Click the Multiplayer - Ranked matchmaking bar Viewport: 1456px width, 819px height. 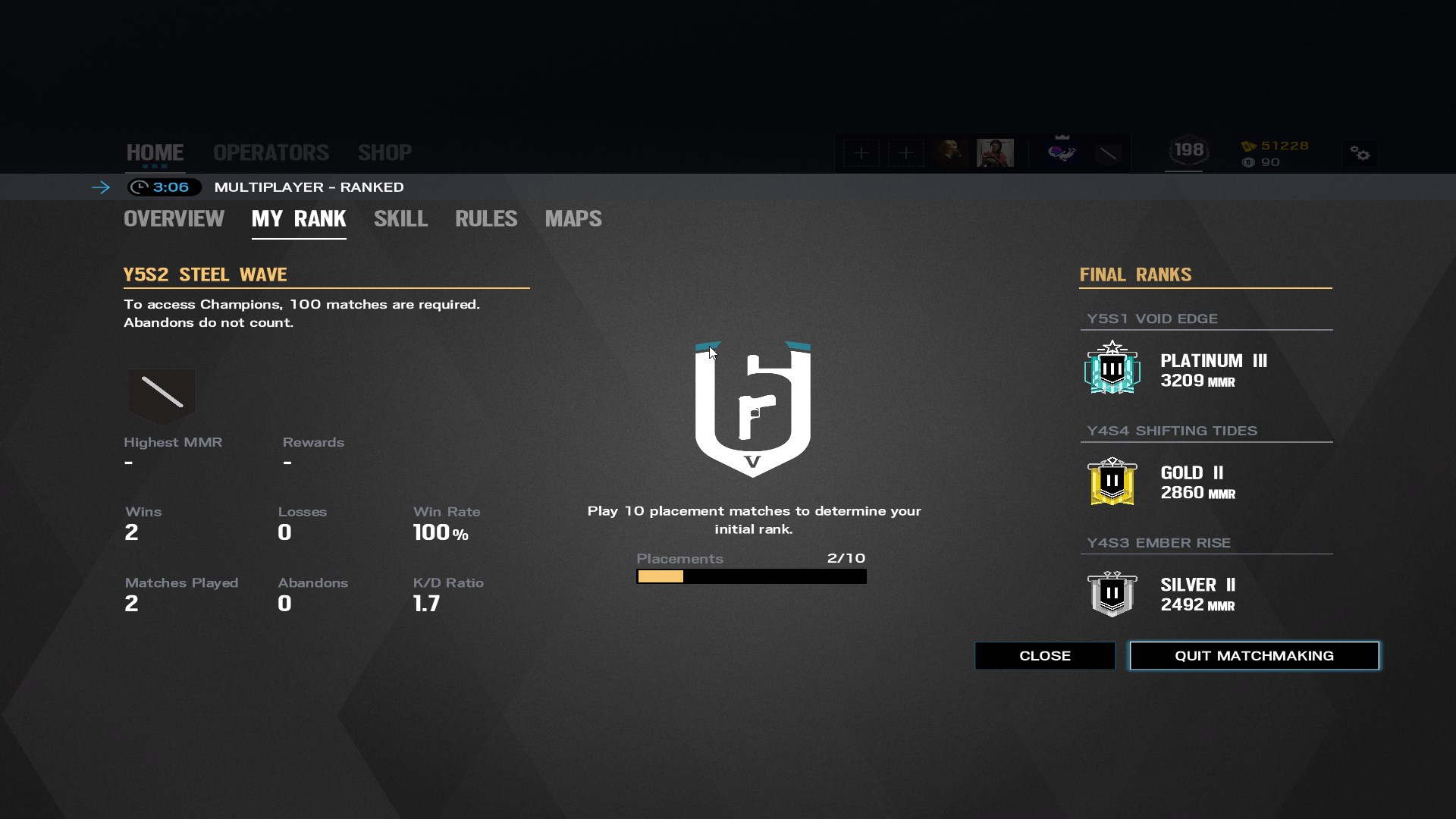click(309, 187)
